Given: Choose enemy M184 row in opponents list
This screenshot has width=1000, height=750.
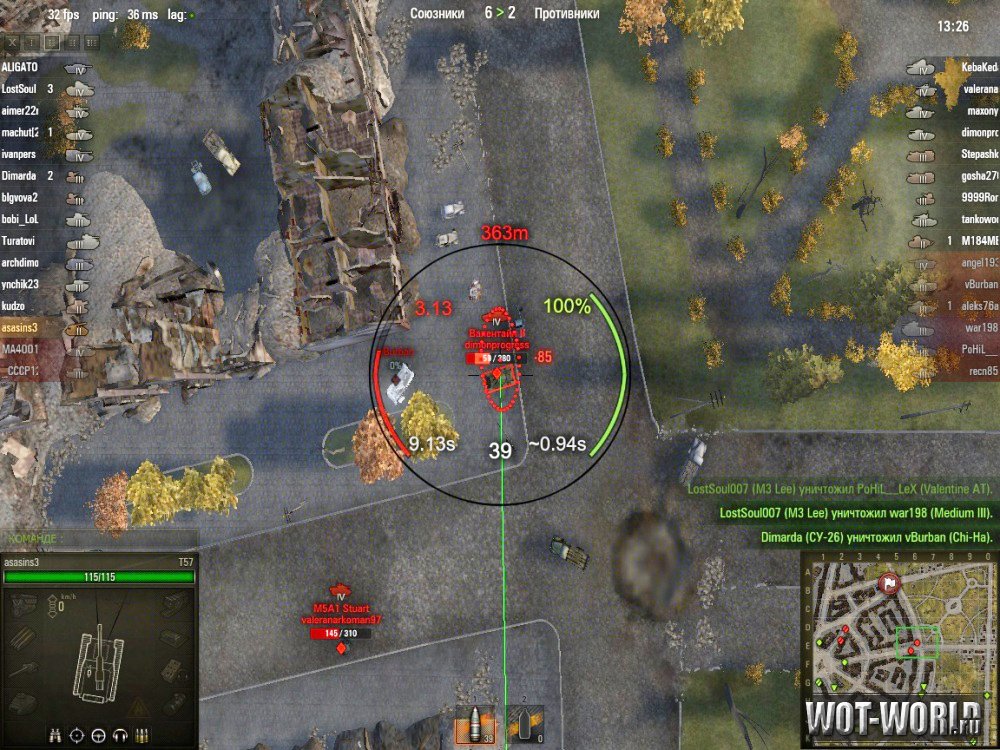Looking at the screenshot, I should point(973,241).
